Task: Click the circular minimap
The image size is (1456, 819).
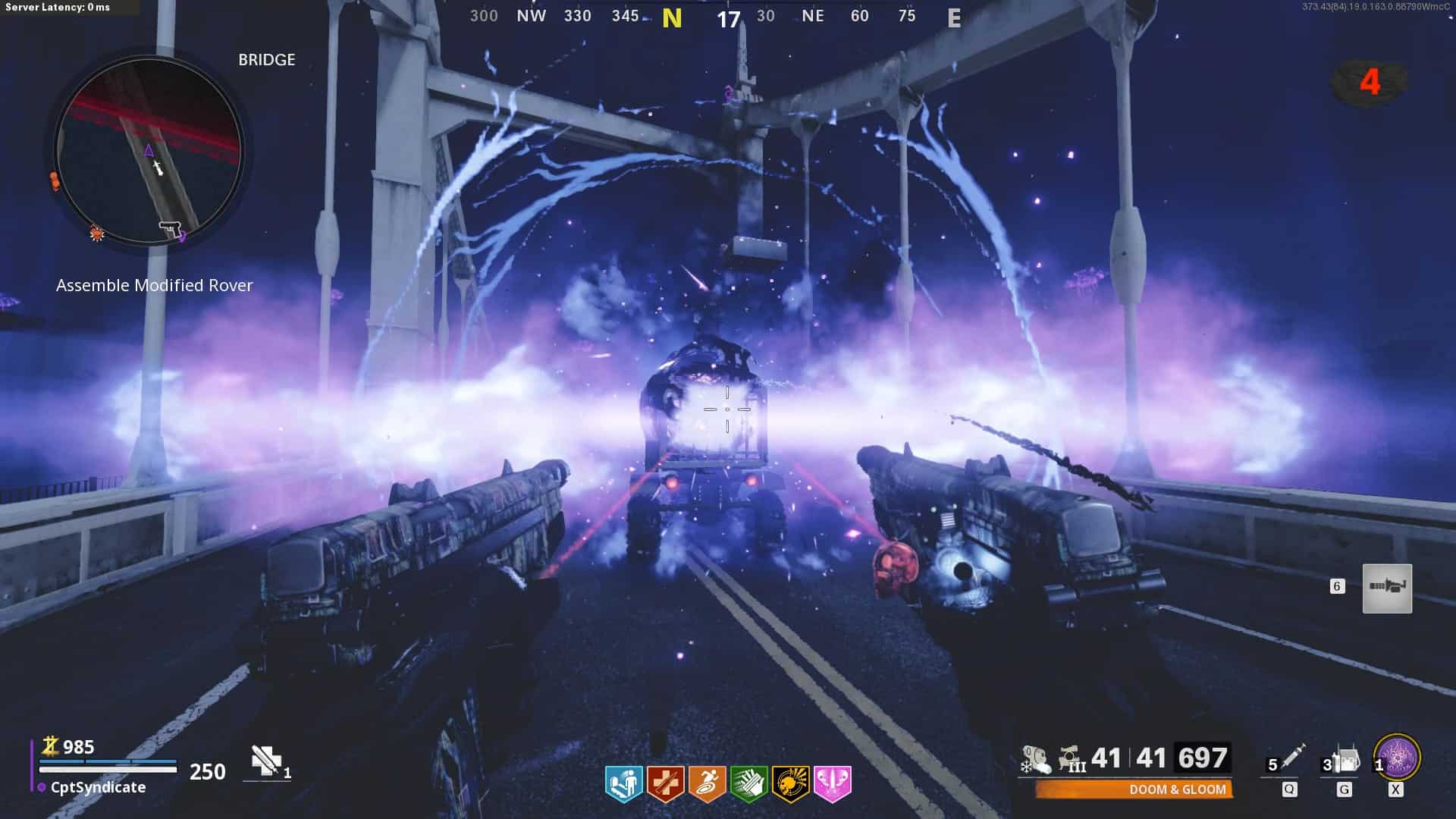Action: pyautogui.click(x=149, y=152)
